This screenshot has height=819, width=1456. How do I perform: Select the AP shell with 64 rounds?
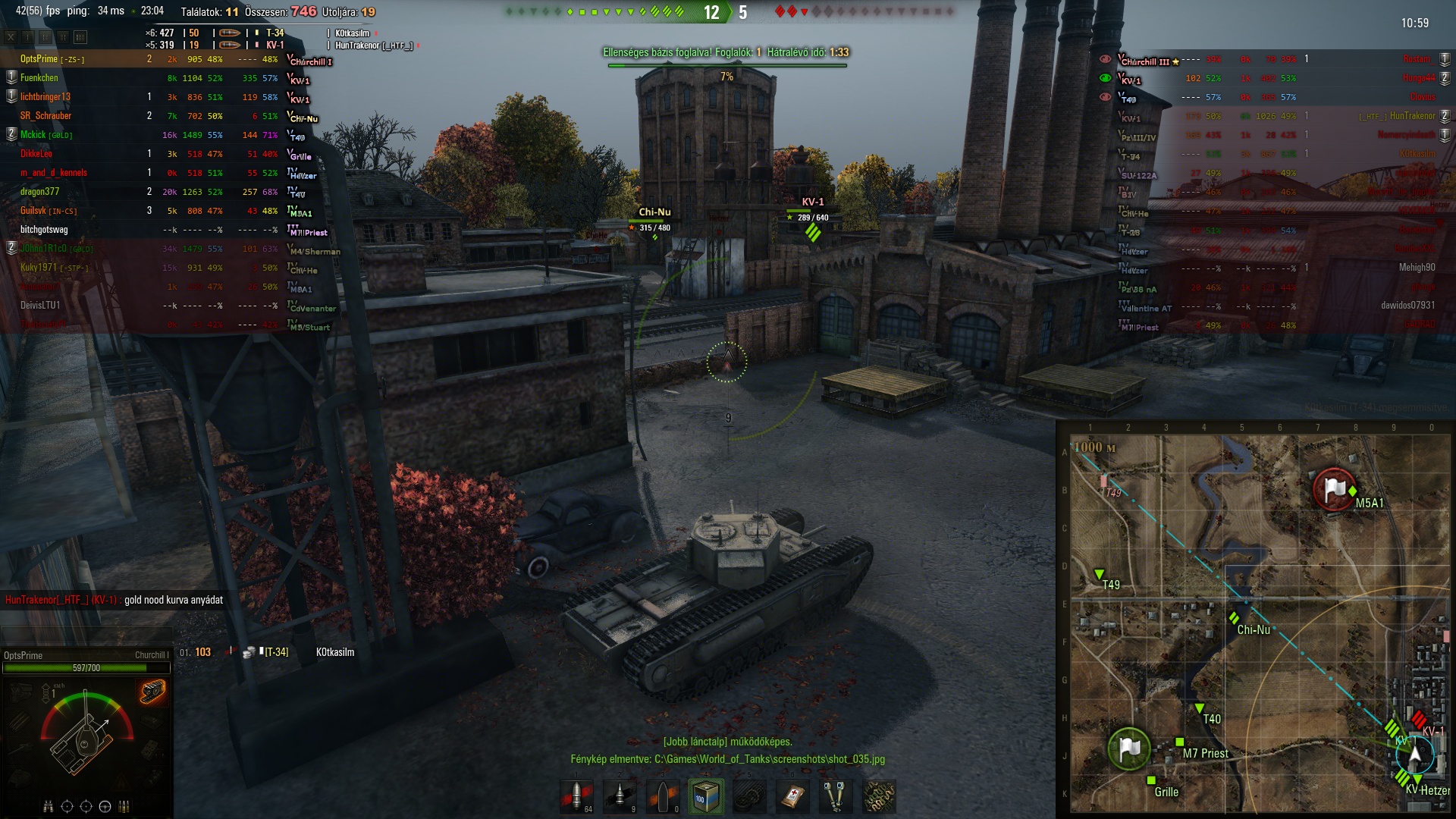(576, 797)
